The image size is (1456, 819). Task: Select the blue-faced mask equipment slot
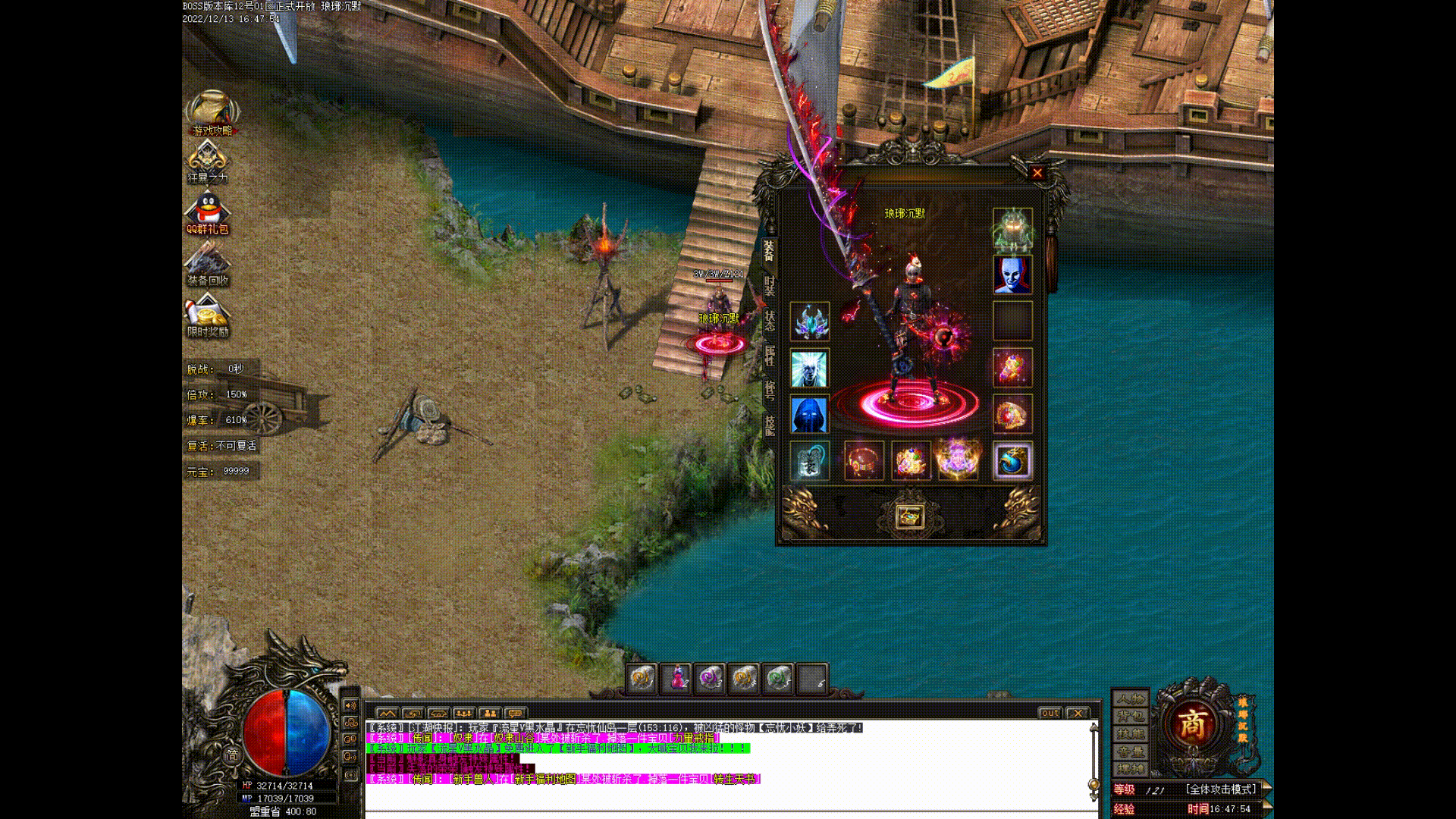click(1012, 274)
